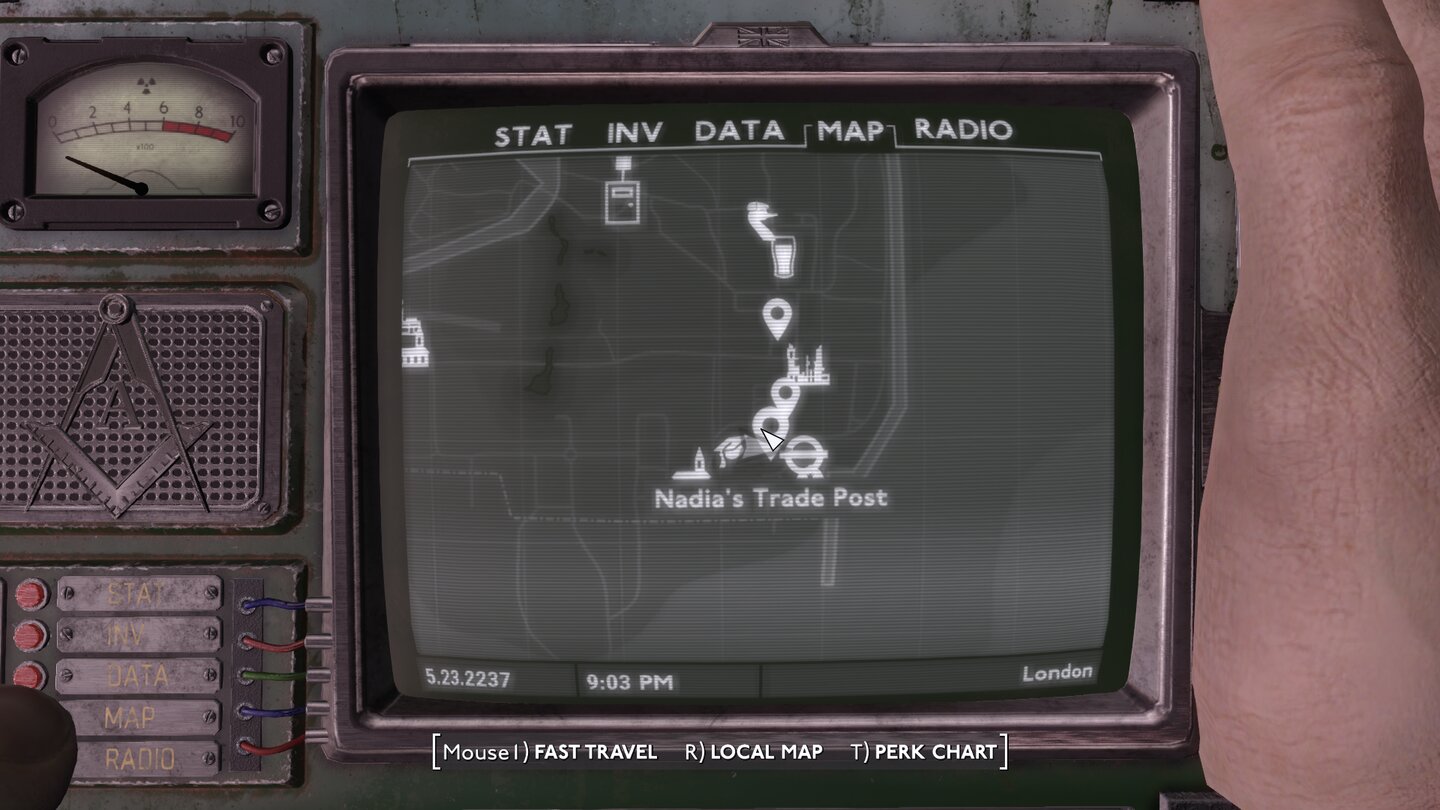Select the DATA tab
The height and width of the screenshot is (810, 1440).
740,132
